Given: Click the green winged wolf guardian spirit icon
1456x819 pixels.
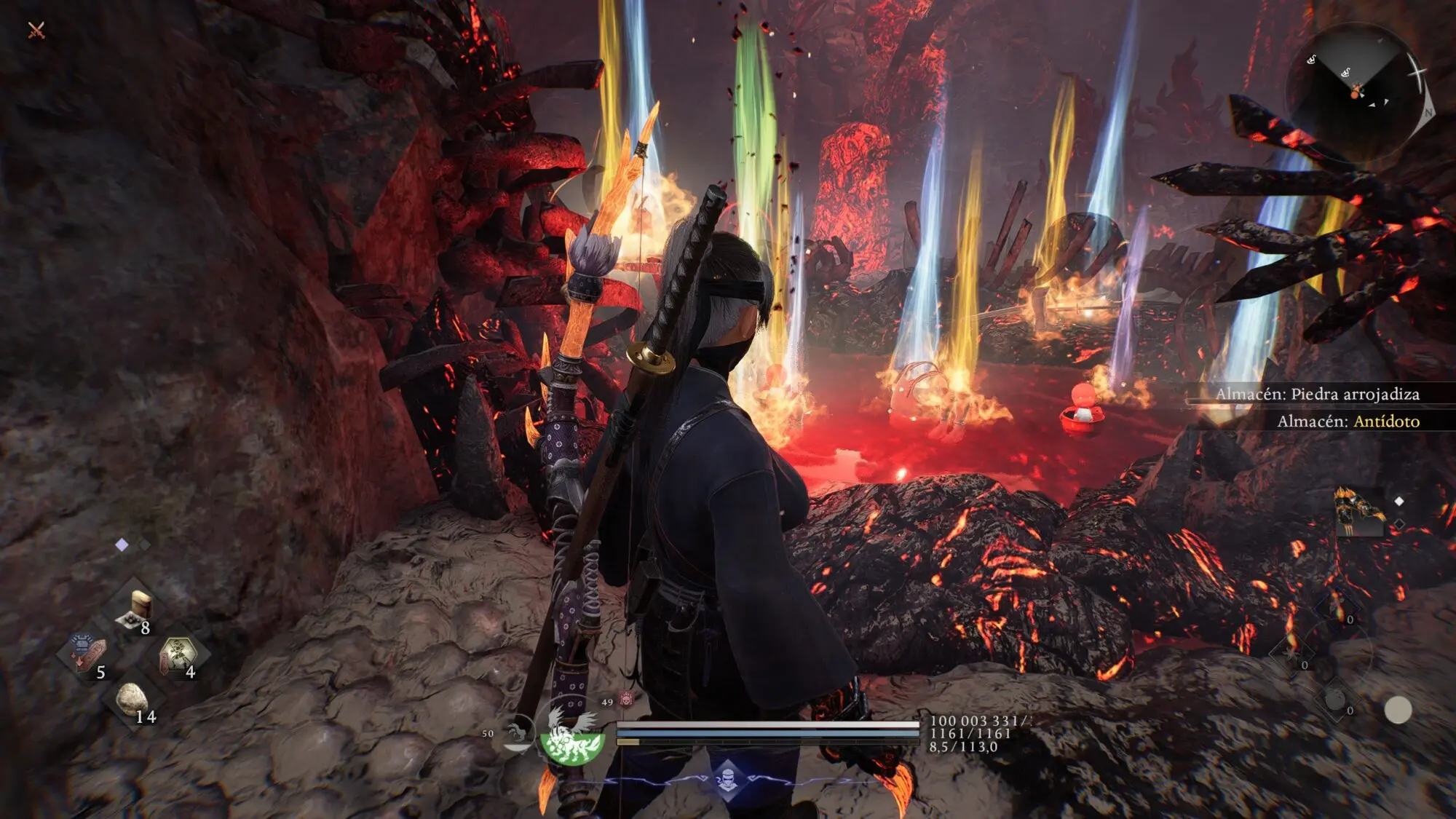Looking at the screenshot, I should 572,737.
